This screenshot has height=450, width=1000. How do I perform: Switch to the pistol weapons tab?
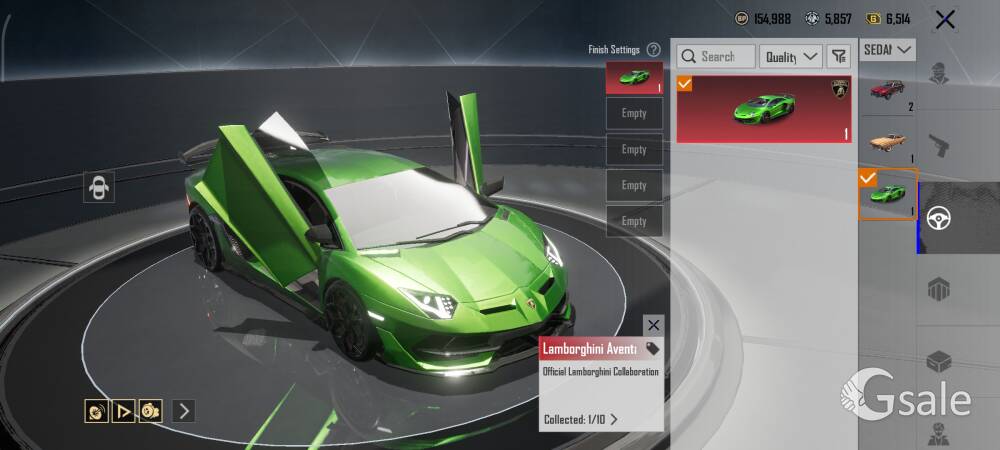939,147
